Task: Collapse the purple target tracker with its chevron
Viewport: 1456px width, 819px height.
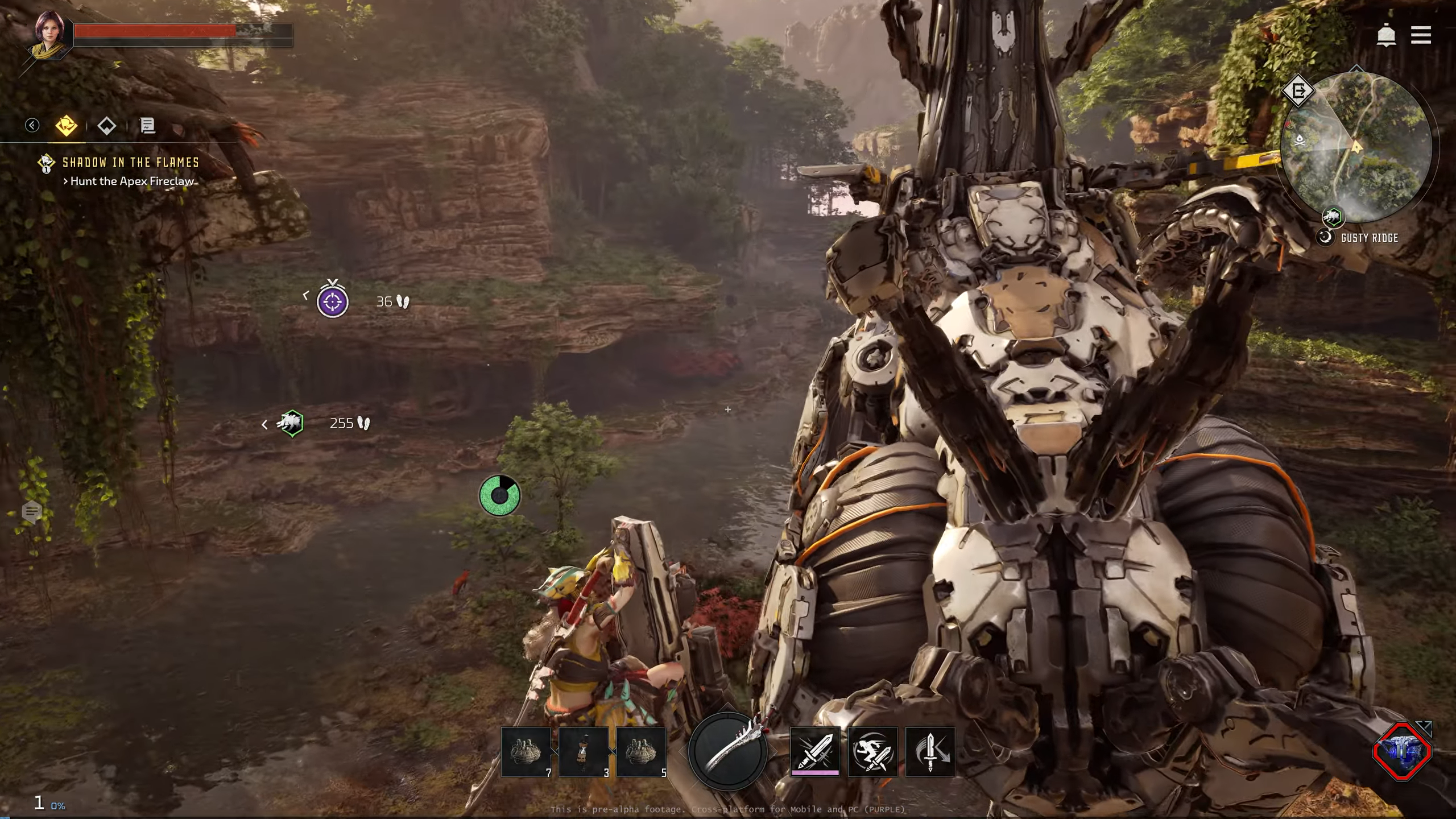Action: point(307,295)
